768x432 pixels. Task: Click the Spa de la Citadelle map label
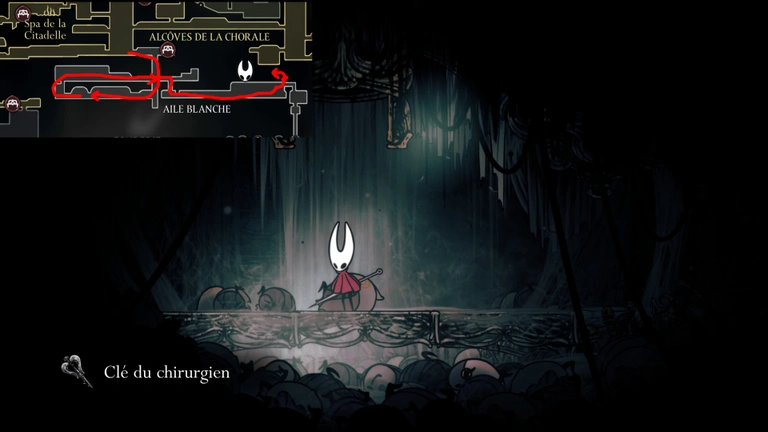46,29
